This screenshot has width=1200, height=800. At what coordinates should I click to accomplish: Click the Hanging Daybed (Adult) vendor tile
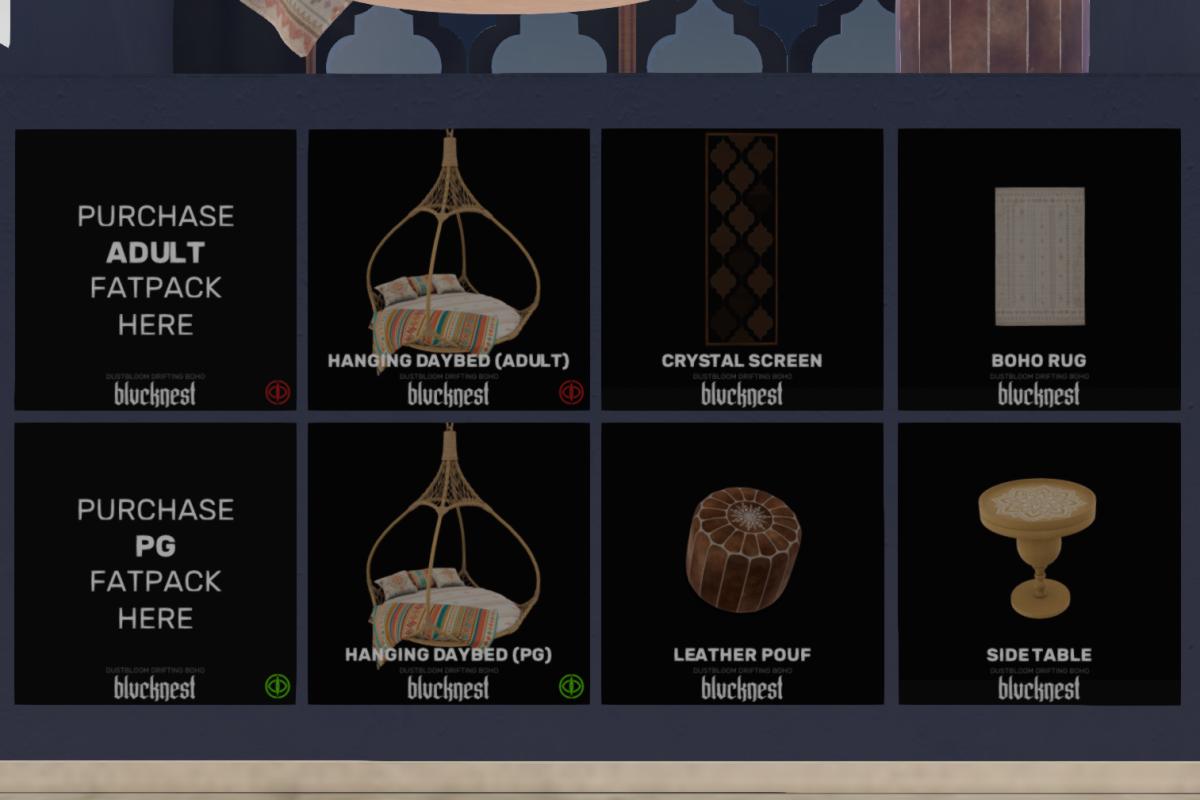tap(448, 269)
